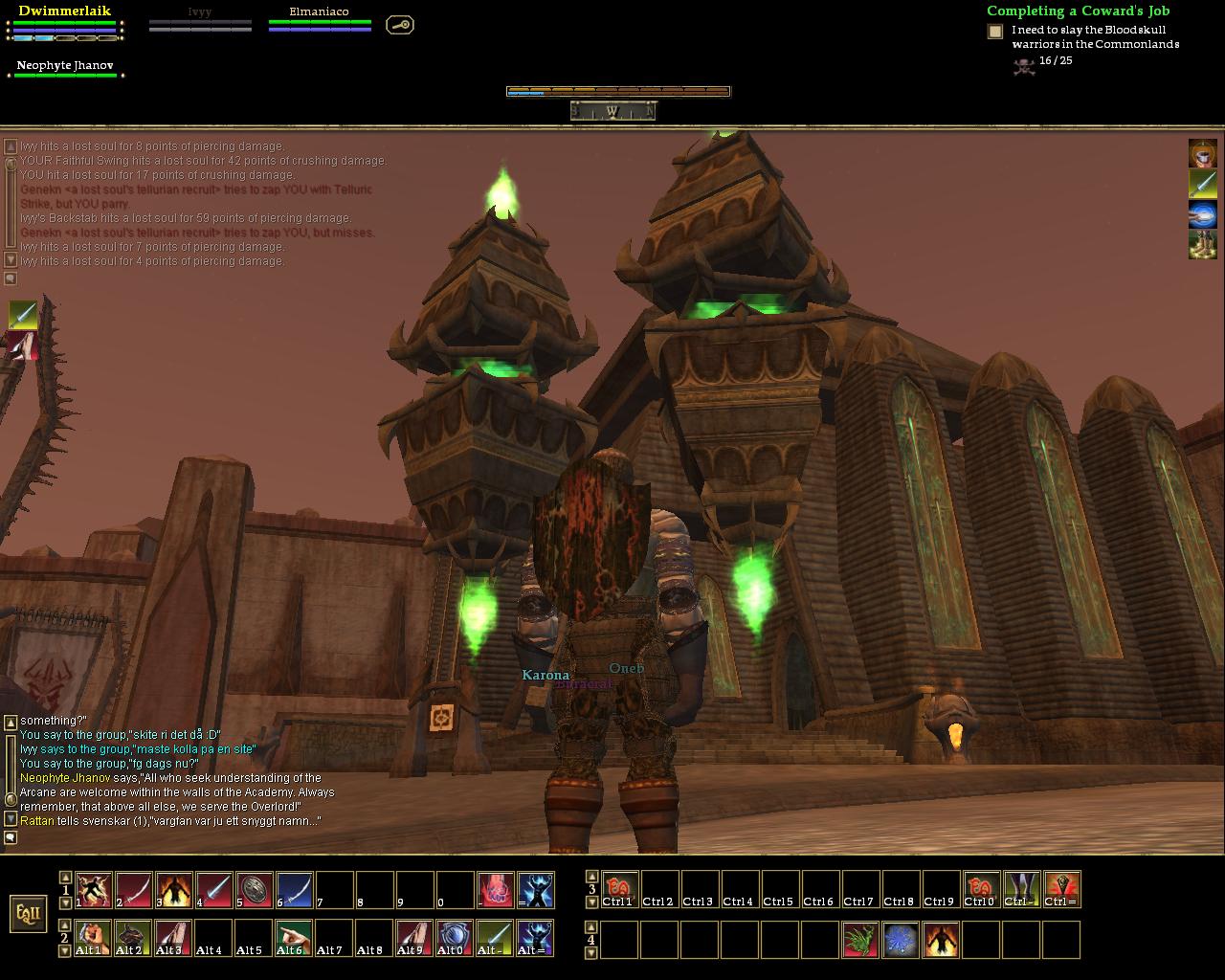
Task: Trigger the red burst ability in Ctrl =
Action: (x=1061, y=889)
